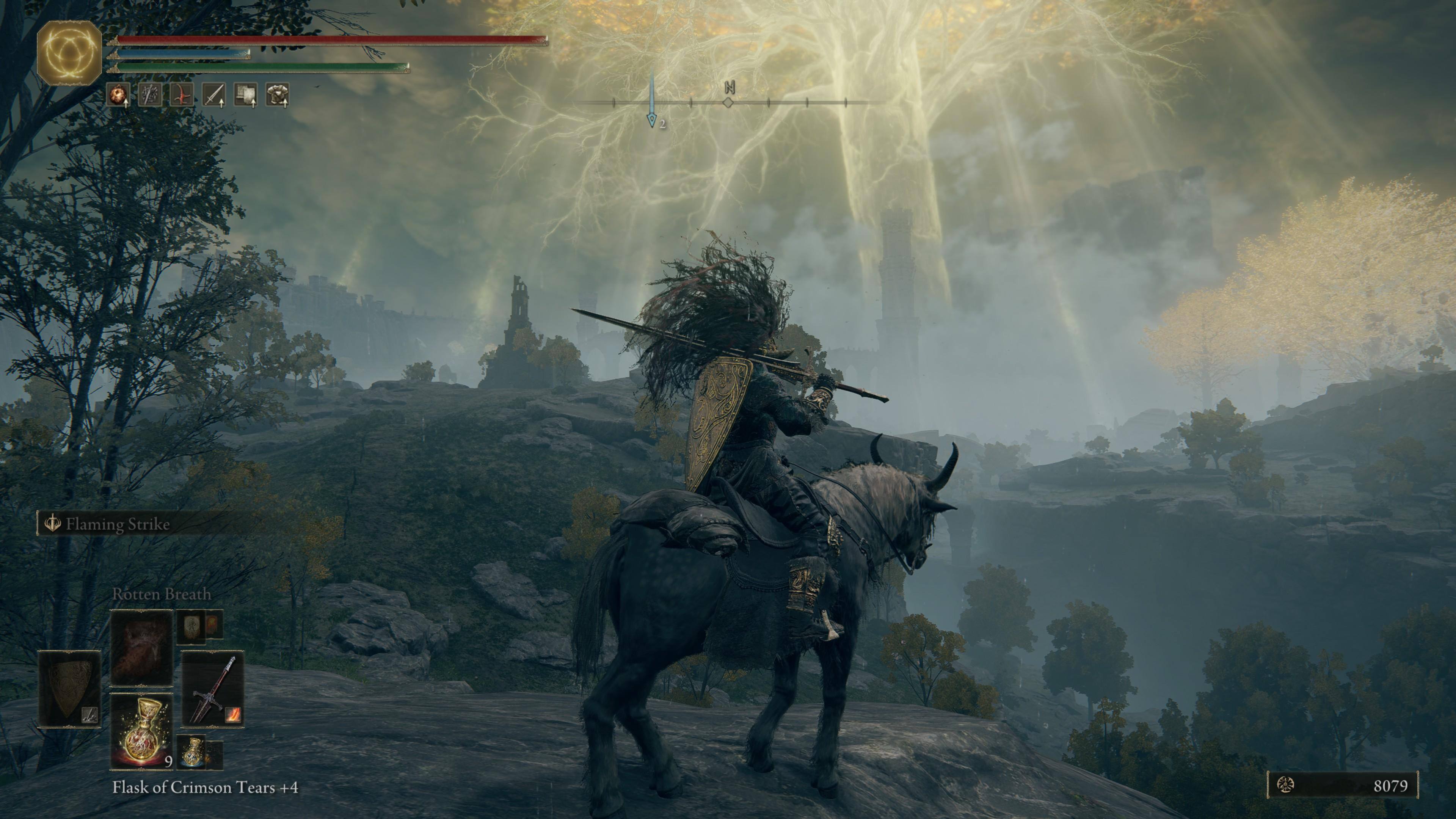The image size is (1456, 819).
Task: Click the red branching status icon
Action: tap(182, 94)
